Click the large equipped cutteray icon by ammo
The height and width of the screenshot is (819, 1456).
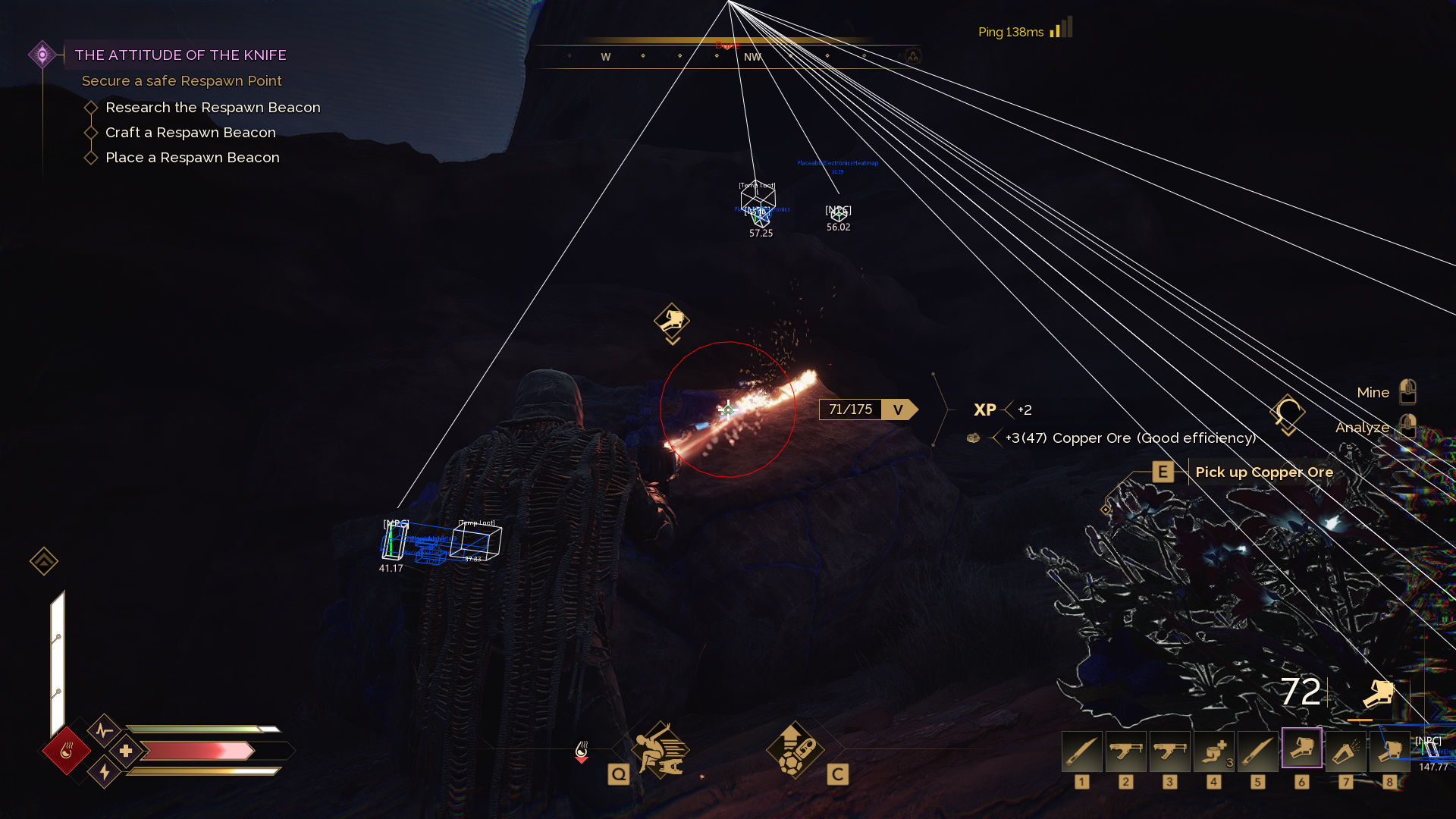1379,693
